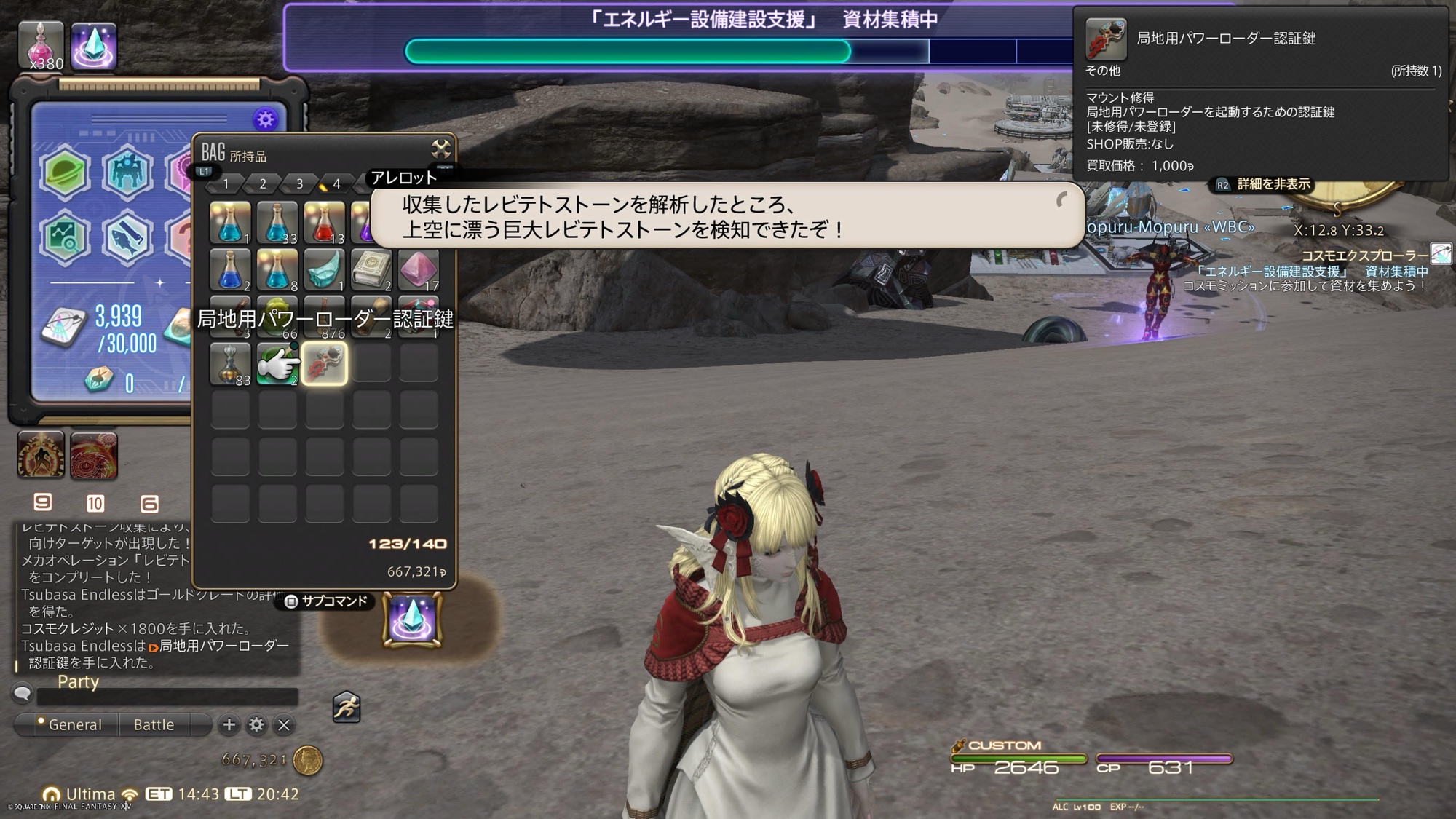Select the General chat tab

pyautogui.click(x=74, y=724)
